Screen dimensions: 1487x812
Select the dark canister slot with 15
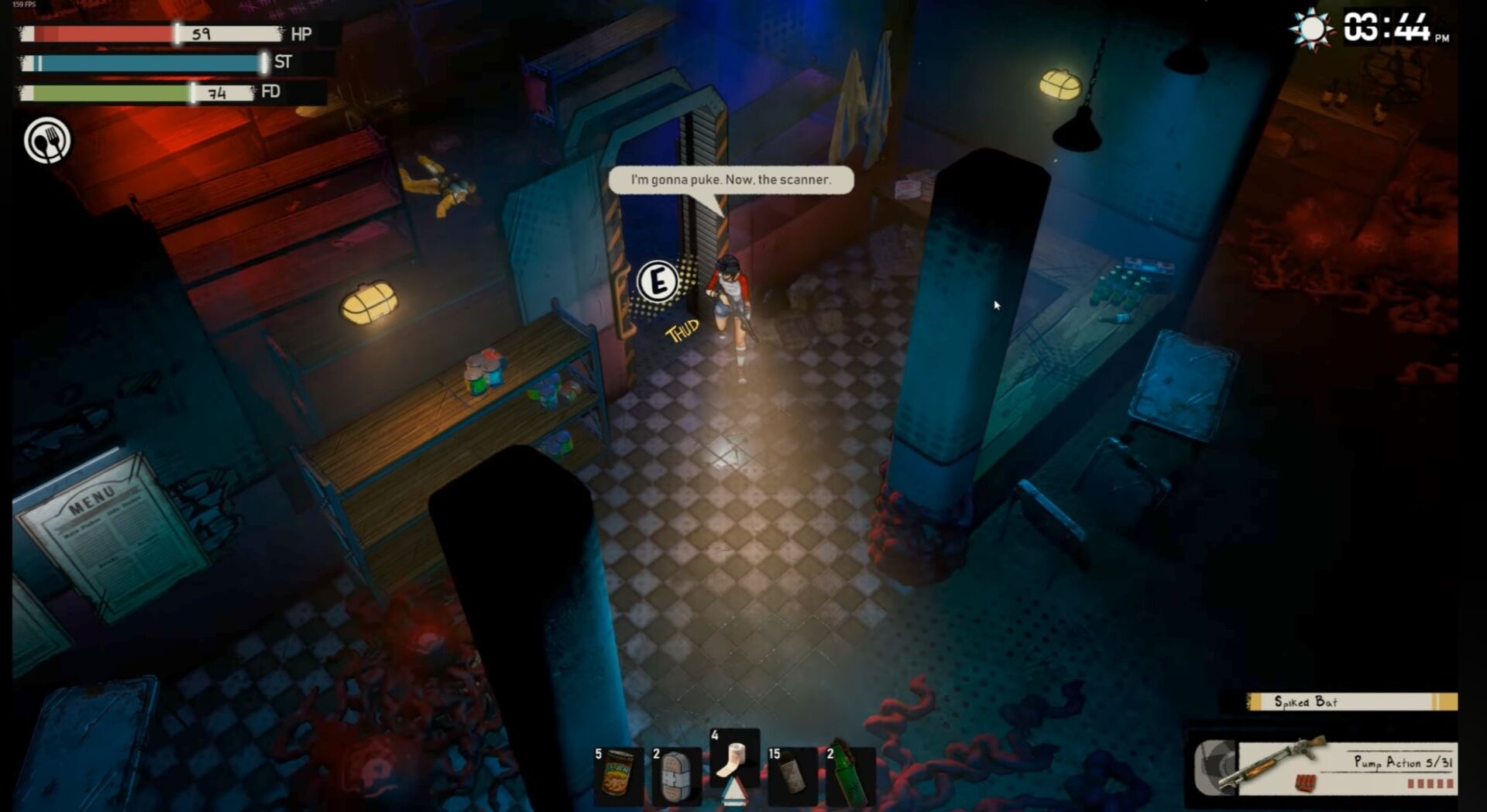pyautogui.click(x=791, y=774)
